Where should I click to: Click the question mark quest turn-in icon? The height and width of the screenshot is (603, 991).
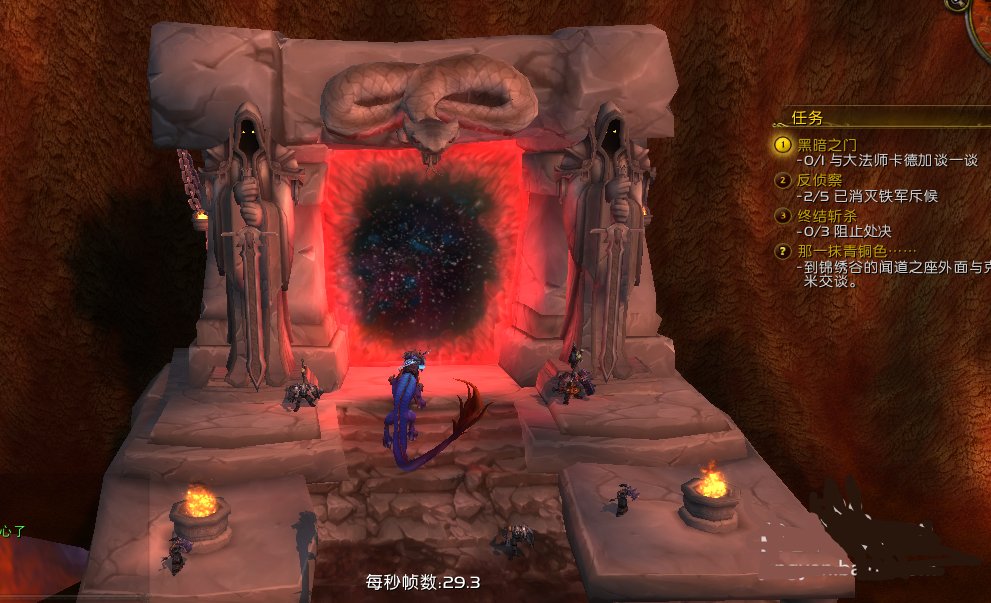(783, 250)
